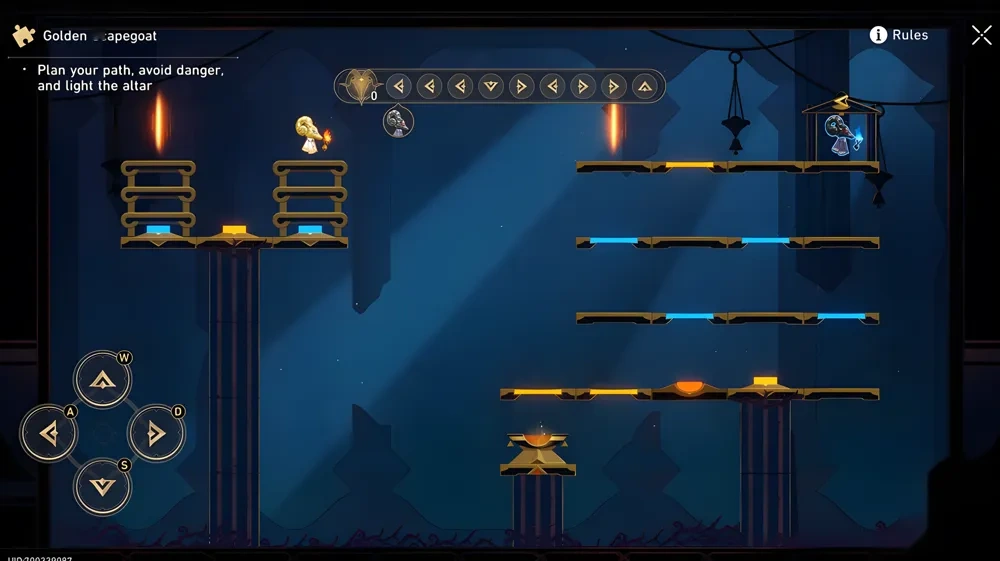Open the Rules info panel
Screen dimensions: 1000x561
point(899,35)
